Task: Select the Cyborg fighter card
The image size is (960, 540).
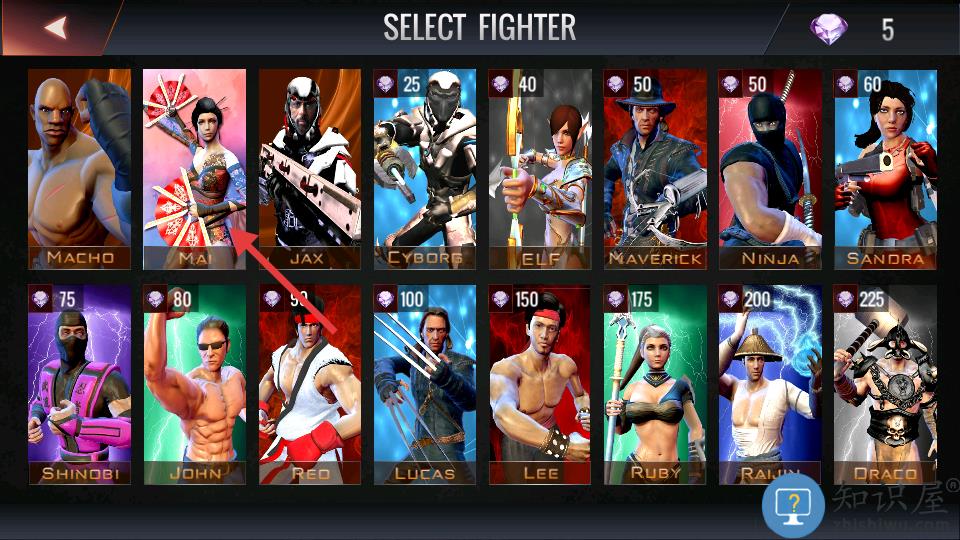Action: tap(425, 168)
